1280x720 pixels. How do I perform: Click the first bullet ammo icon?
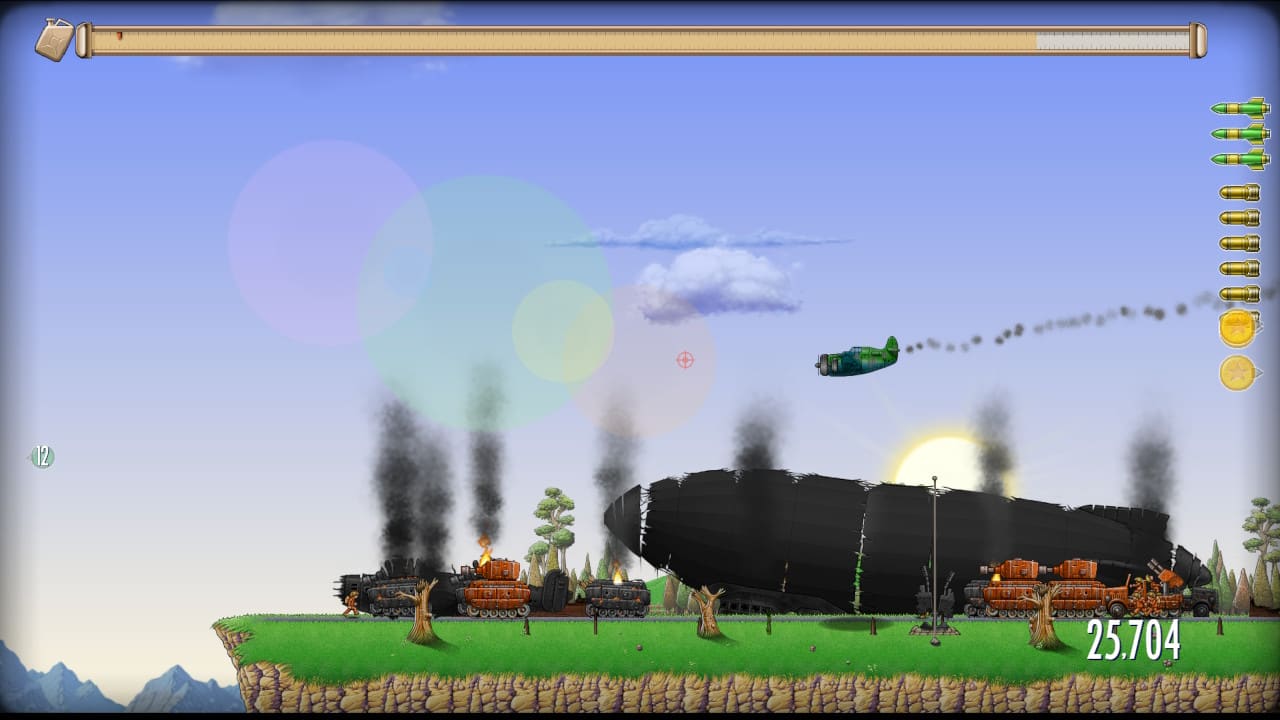point(1237,190)
